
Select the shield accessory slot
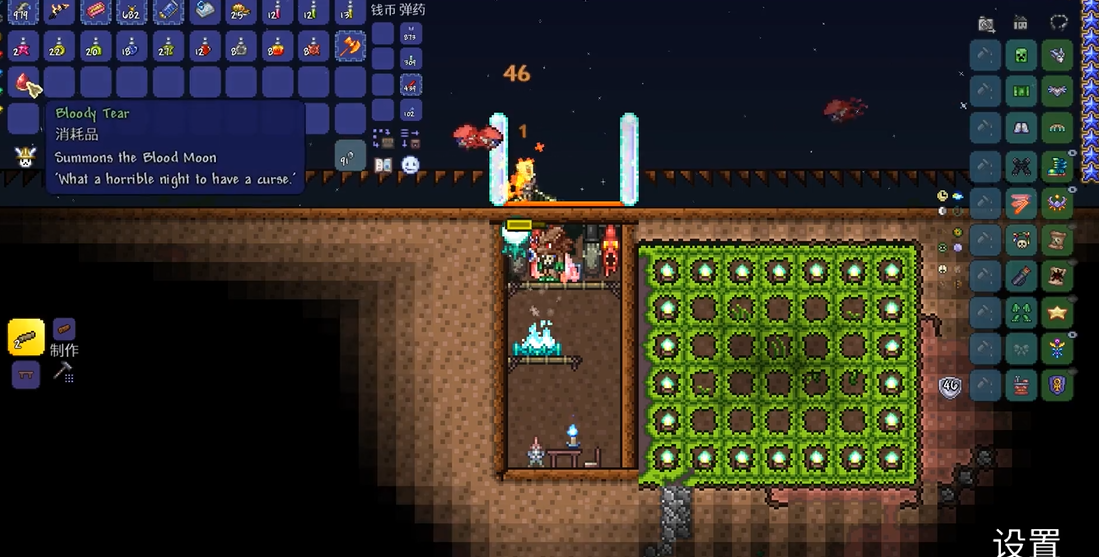(1057, 385)
